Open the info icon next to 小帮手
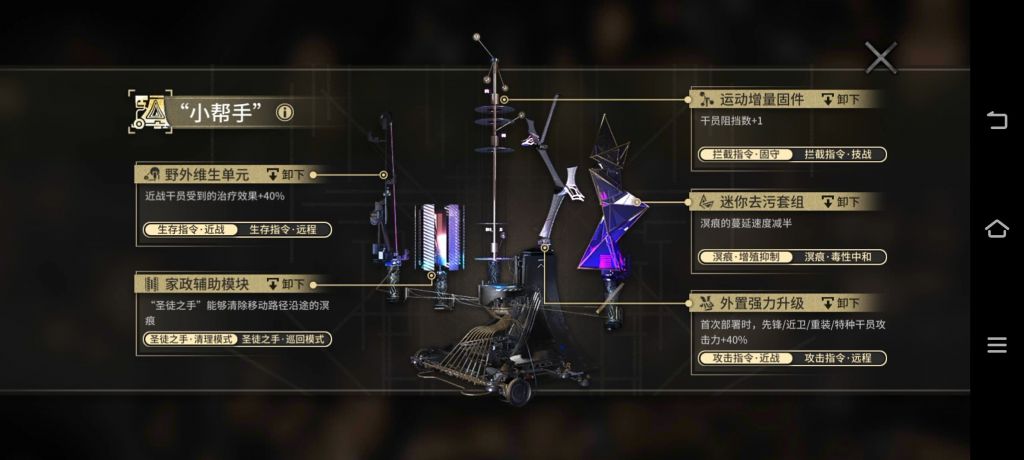Viewport: 1024px width, 460px height. click(x=285, y=112)
